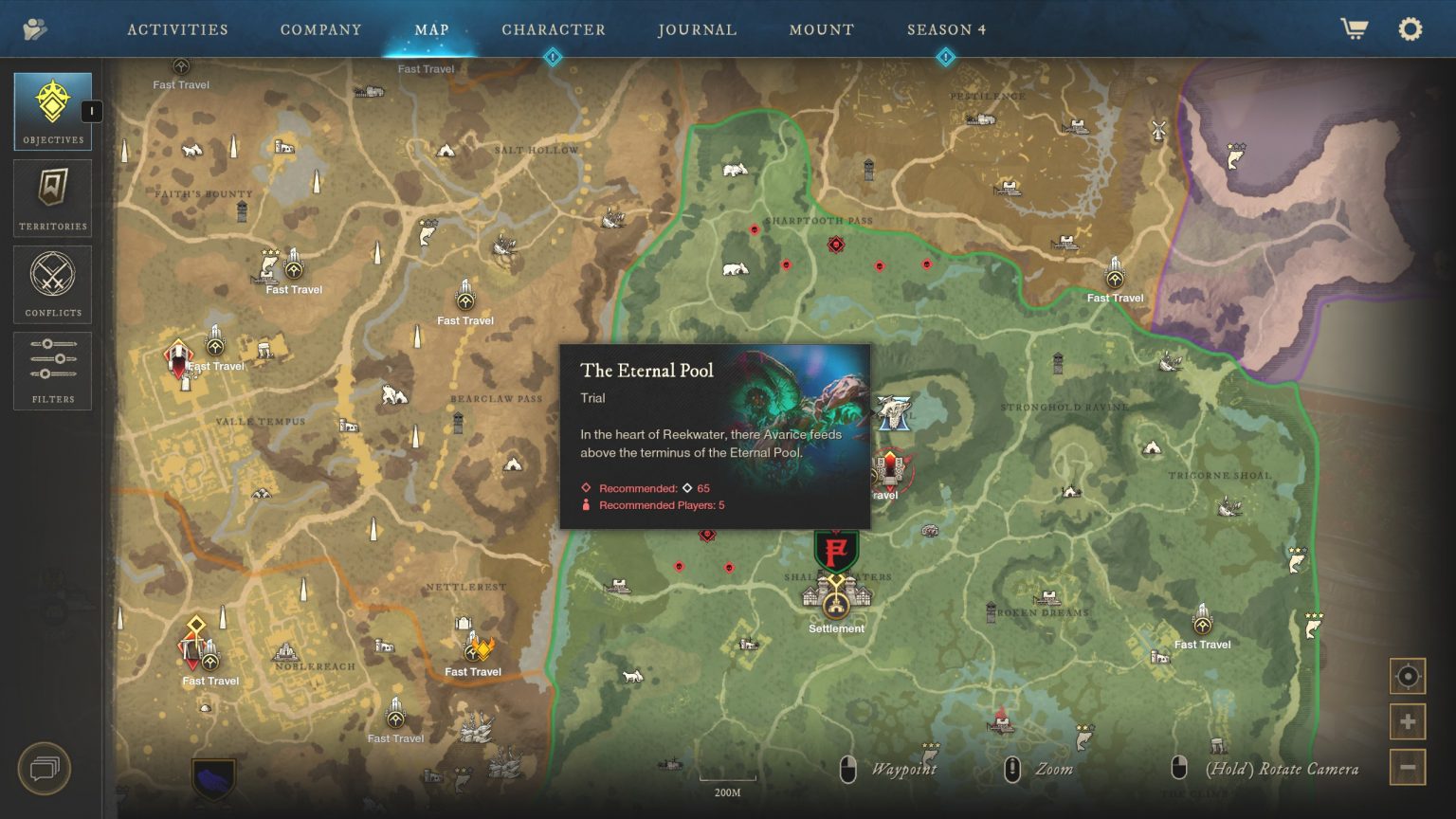The width and height of the screenshot is (1456, 819).
Task: Click the golden Fast Travel marker in Nettlerest
Action: (473, 654)
